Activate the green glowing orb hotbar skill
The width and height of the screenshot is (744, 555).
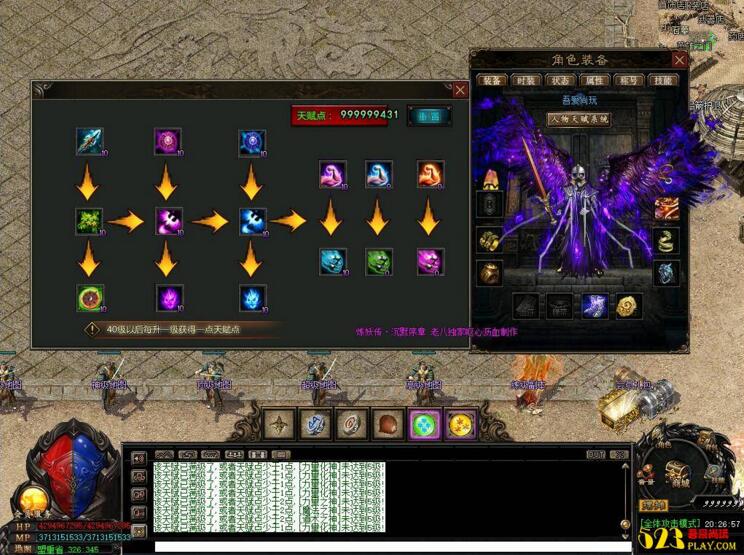425,424
